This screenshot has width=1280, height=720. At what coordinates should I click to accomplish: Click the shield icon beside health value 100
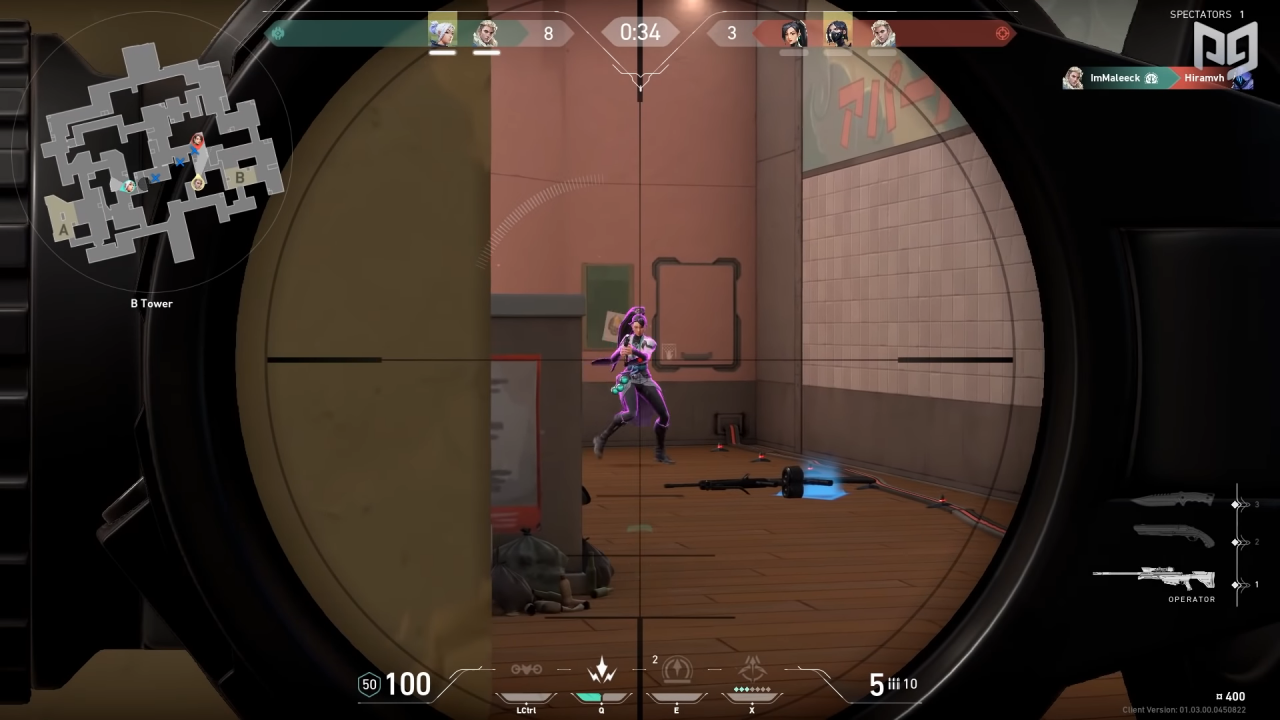[x=368, y=685]
